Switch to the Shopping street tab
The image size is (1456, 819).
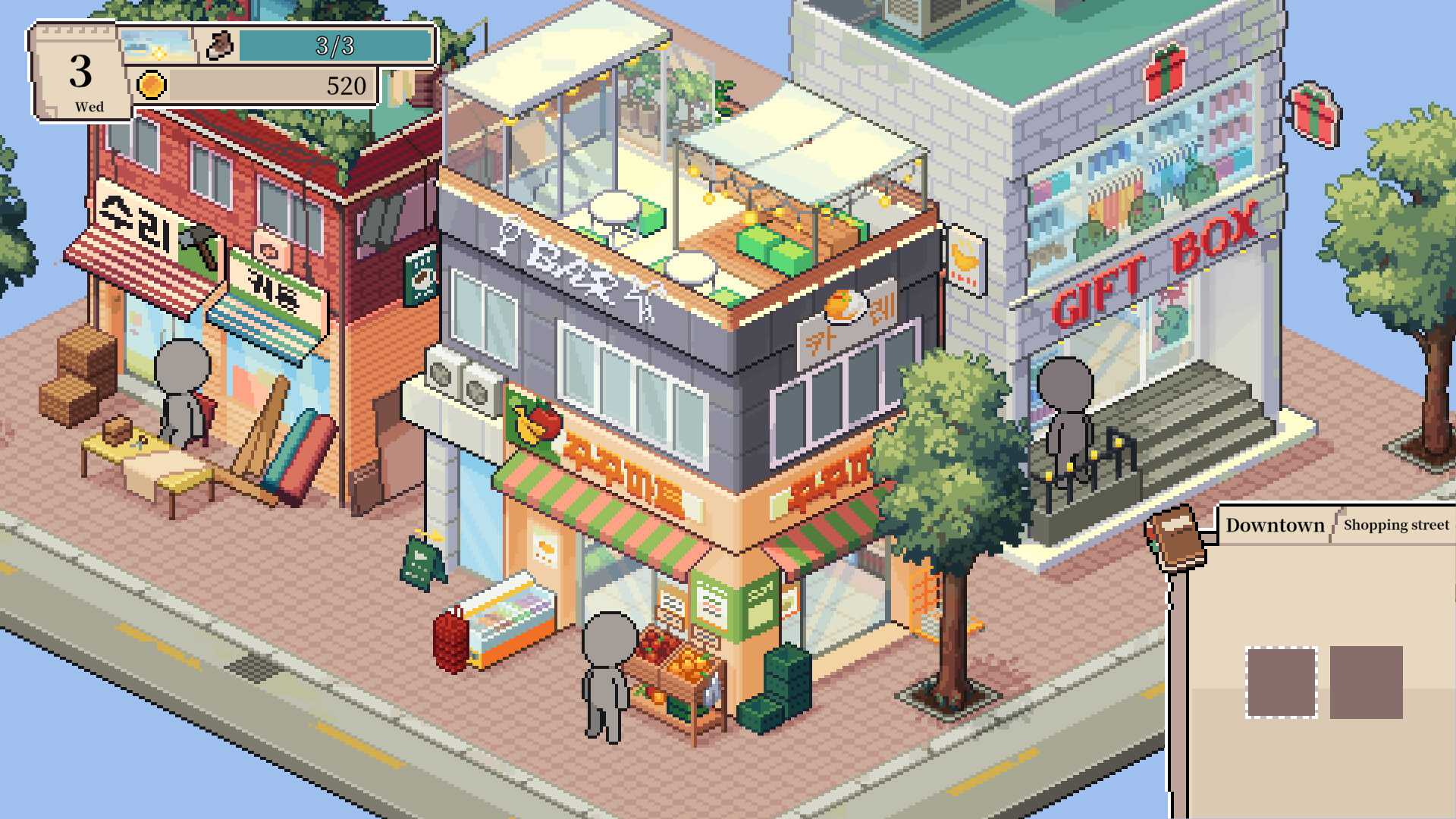[x=1395, y=526]
